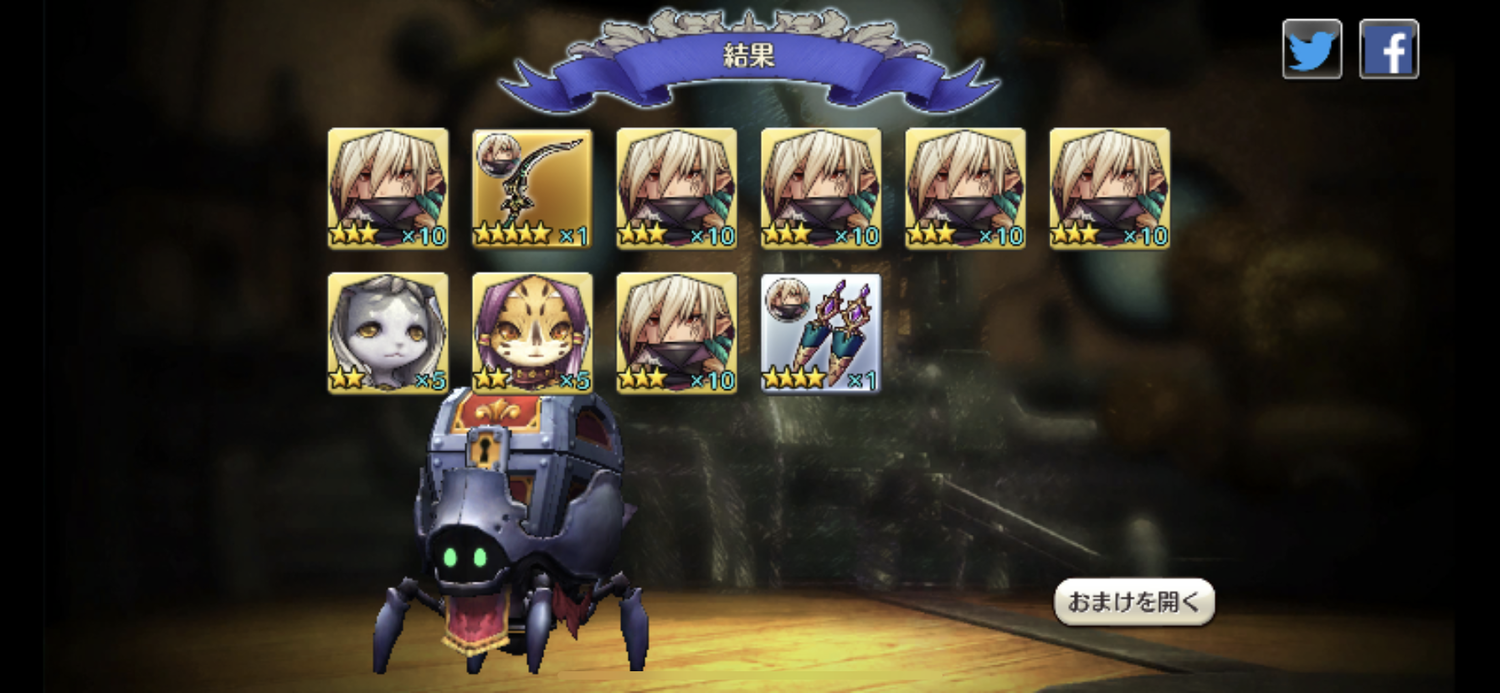
Task: Select the four-star purple gauntlets reward
Action: click(x=821, y=333)
